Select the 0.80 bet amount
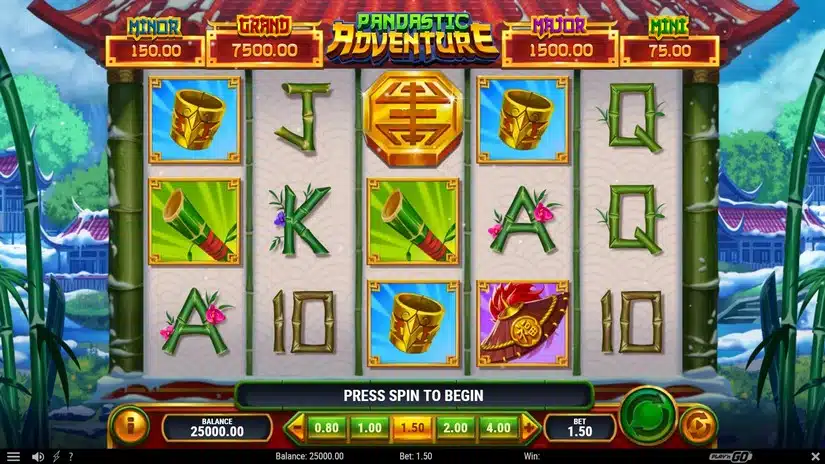 pyautogui.click(x=326, y=428)
